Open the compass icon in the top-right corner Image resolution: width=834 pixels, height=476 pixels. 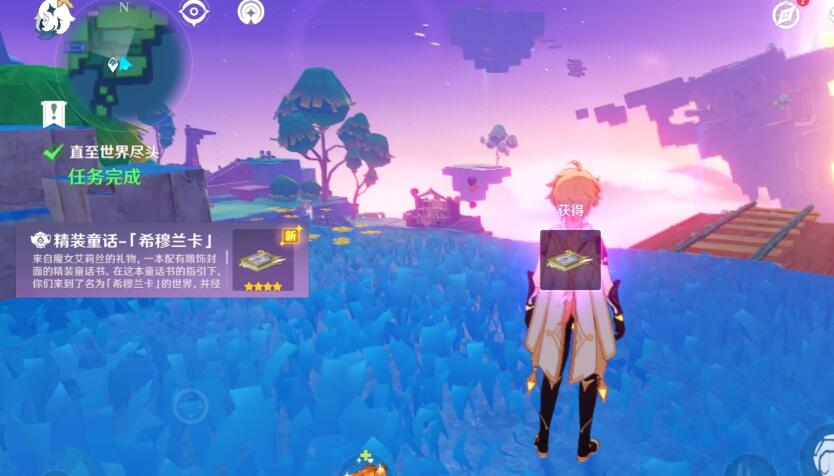pos(787,14)
